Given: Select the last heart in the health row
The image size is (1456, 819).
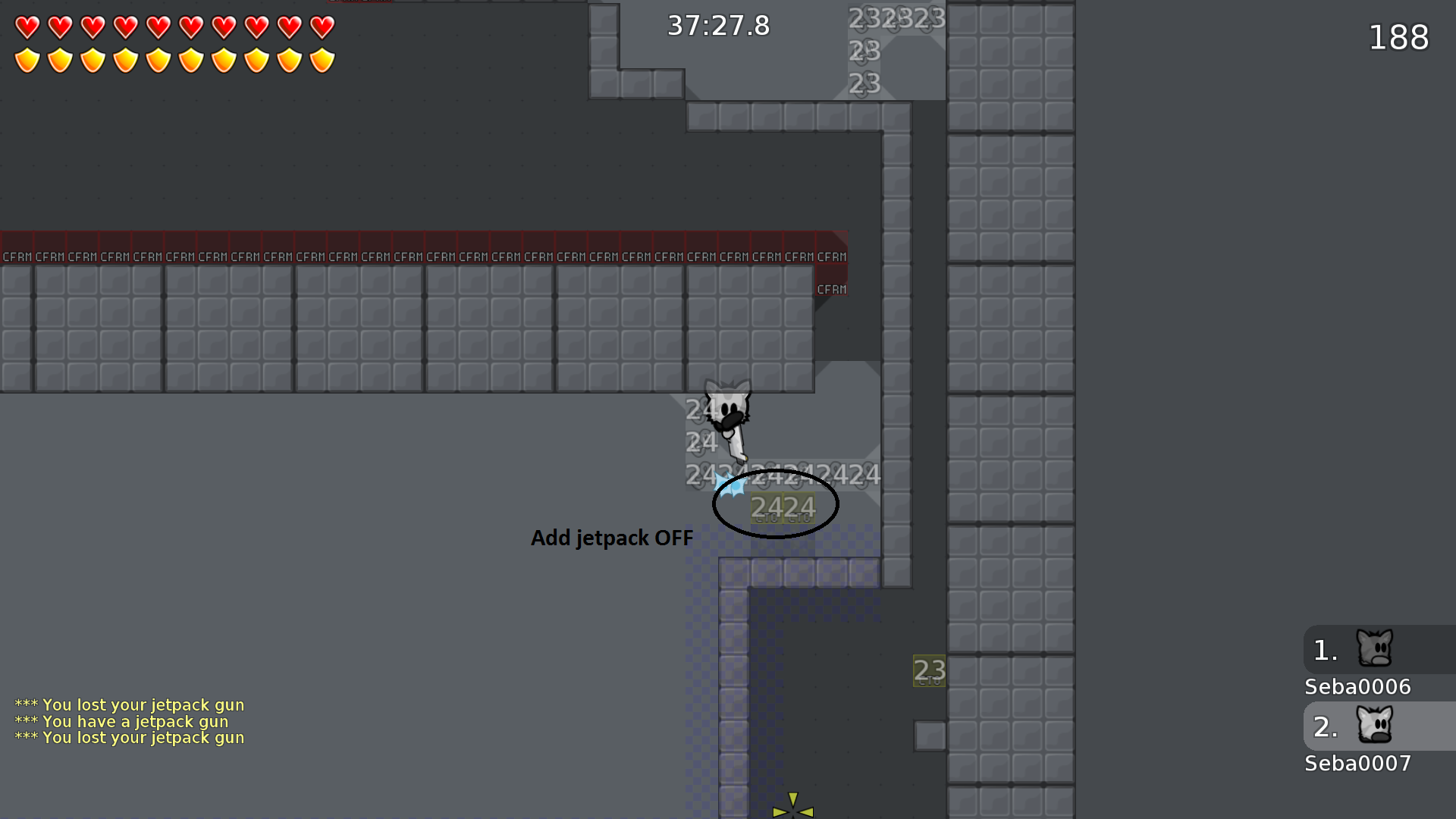Looking at the screenshot, I should click(x=322, y=27).
